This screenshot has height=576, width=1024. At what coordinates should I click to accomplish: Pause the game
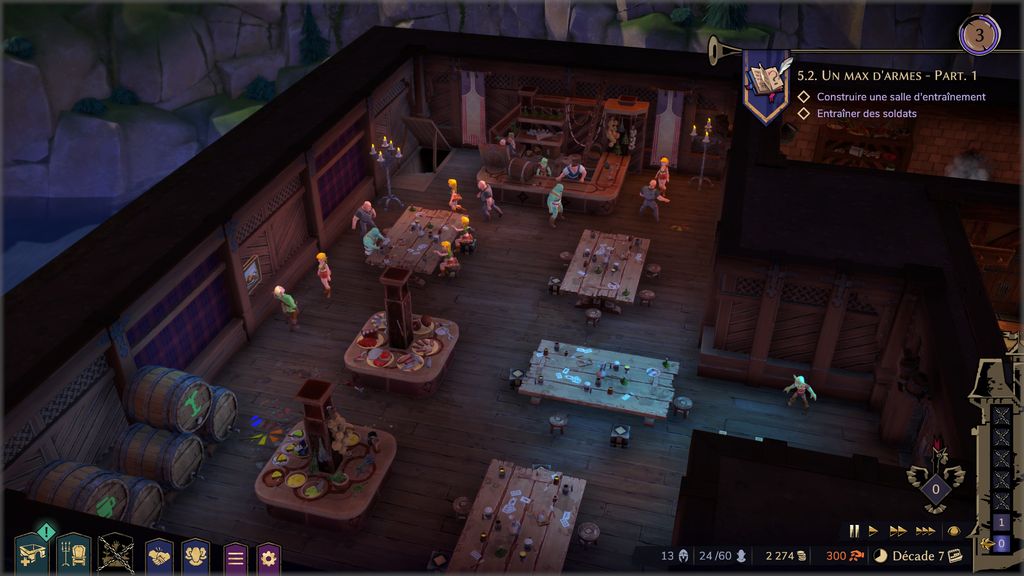(854, 531)
